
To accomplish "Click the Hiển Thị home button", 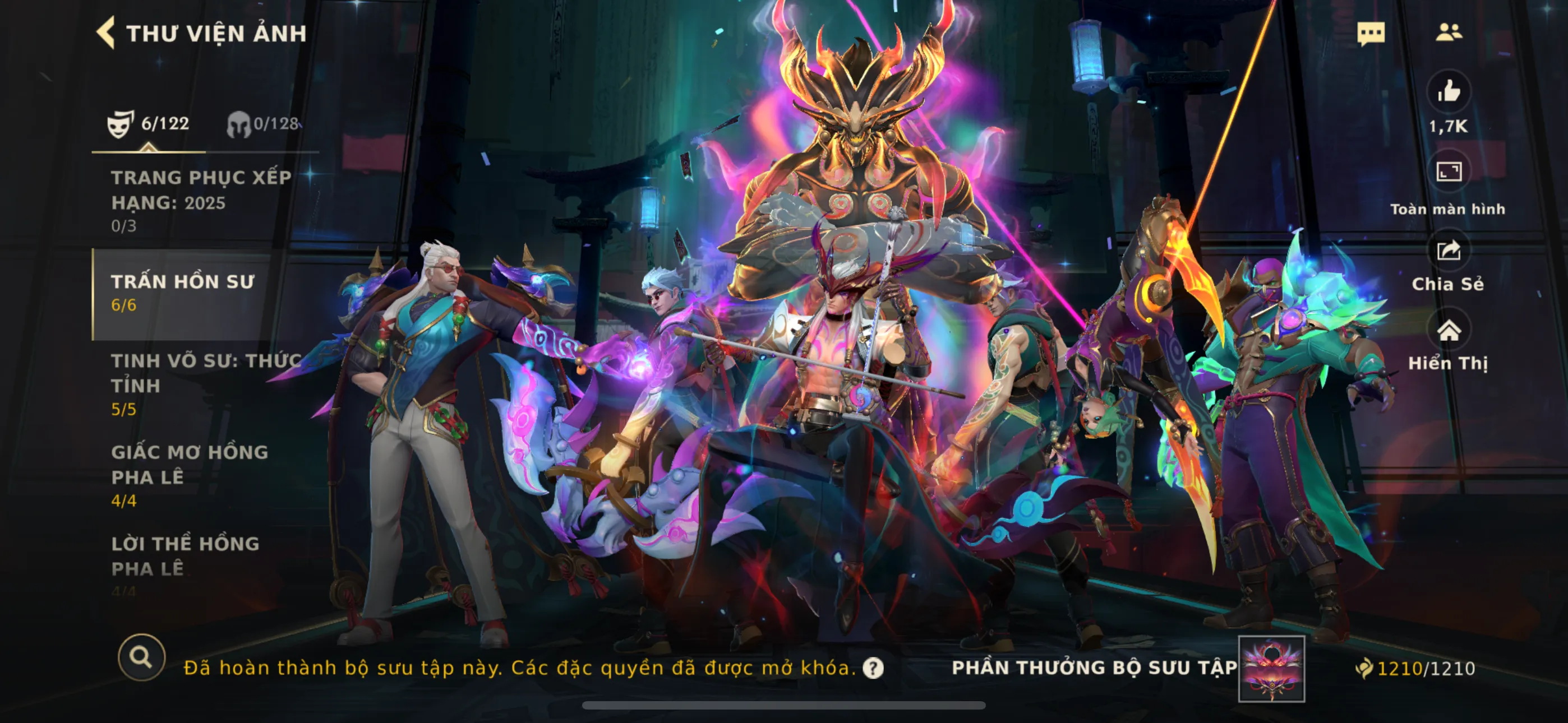I will (x=1448, y=331).
